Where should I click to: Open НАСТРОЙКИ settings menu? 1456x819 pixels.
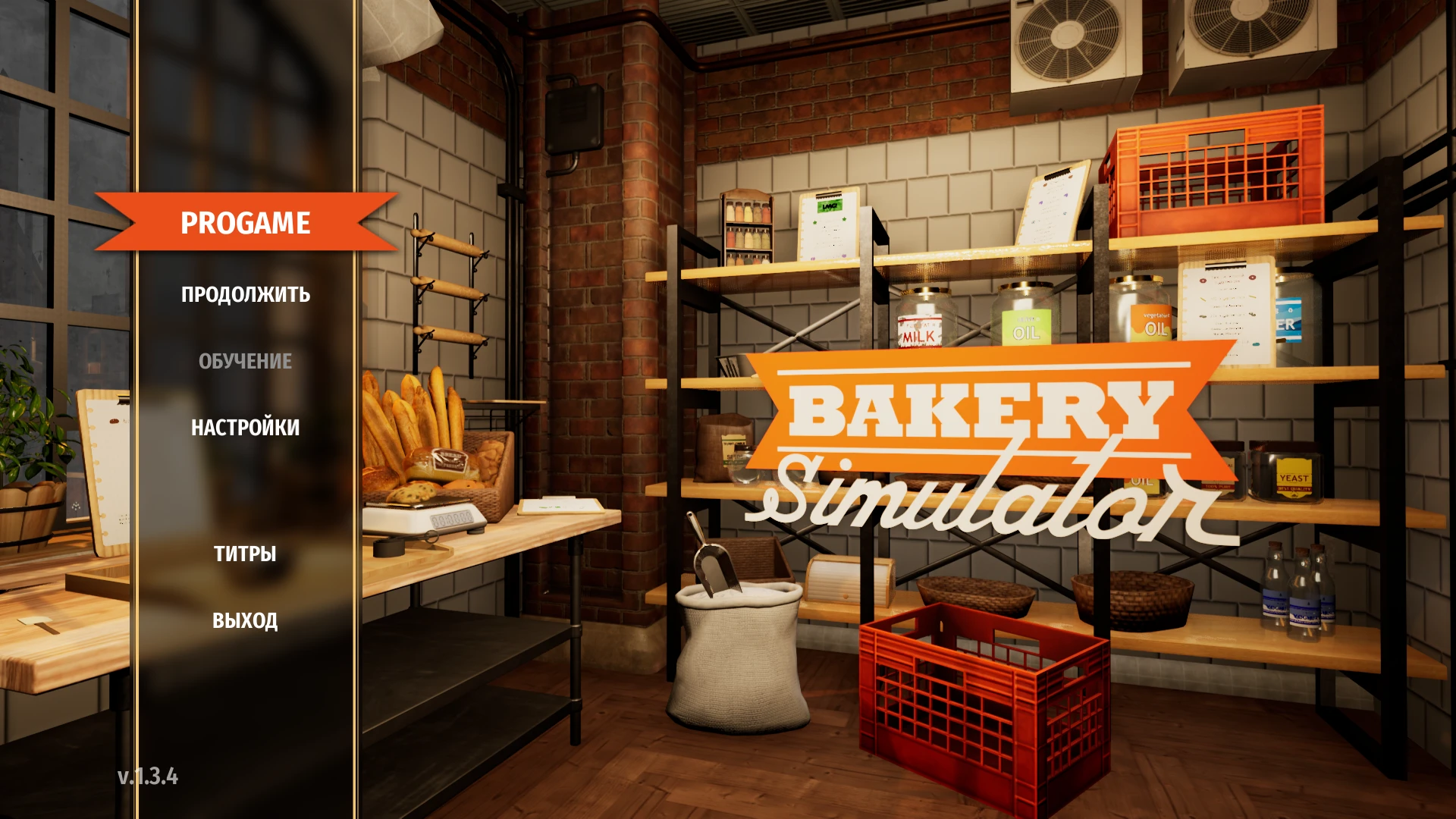[x=244, y=428]
